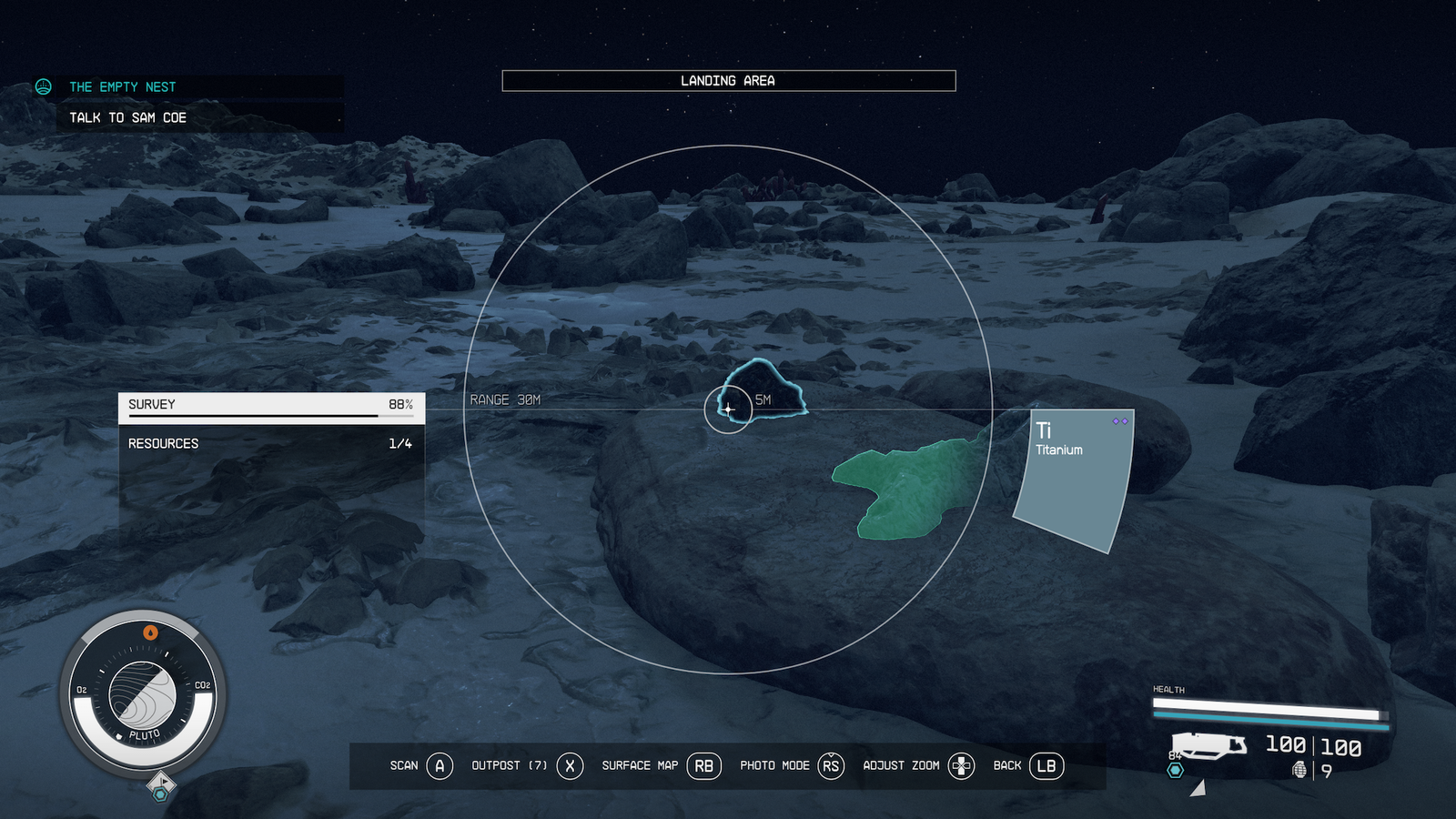The height and width of the screenshot is (819, 1456).
Task: Go Back using the LB prompt
Action: pyautogui.click(x=1045, y=765)
